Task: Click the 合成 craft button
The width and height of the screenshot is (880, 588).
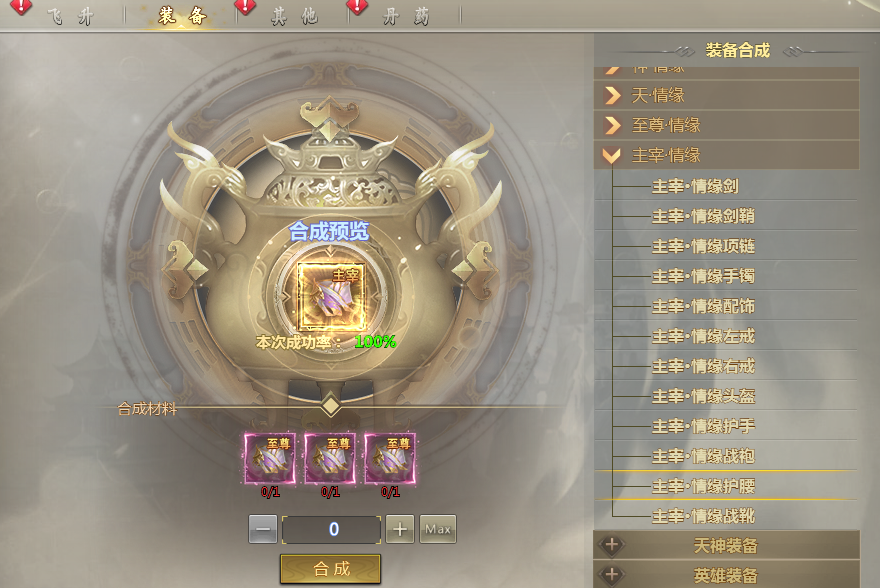Action: coord(331,568)
